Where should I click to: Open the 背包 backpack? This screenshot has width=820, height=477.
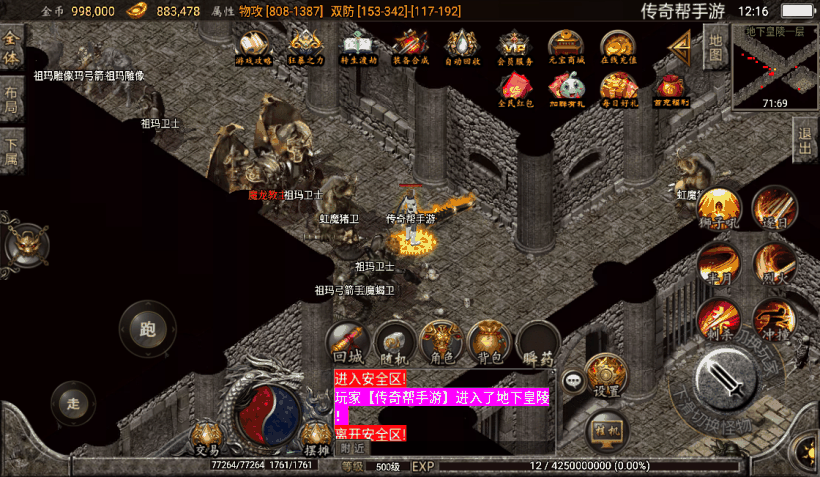point(489,342)
